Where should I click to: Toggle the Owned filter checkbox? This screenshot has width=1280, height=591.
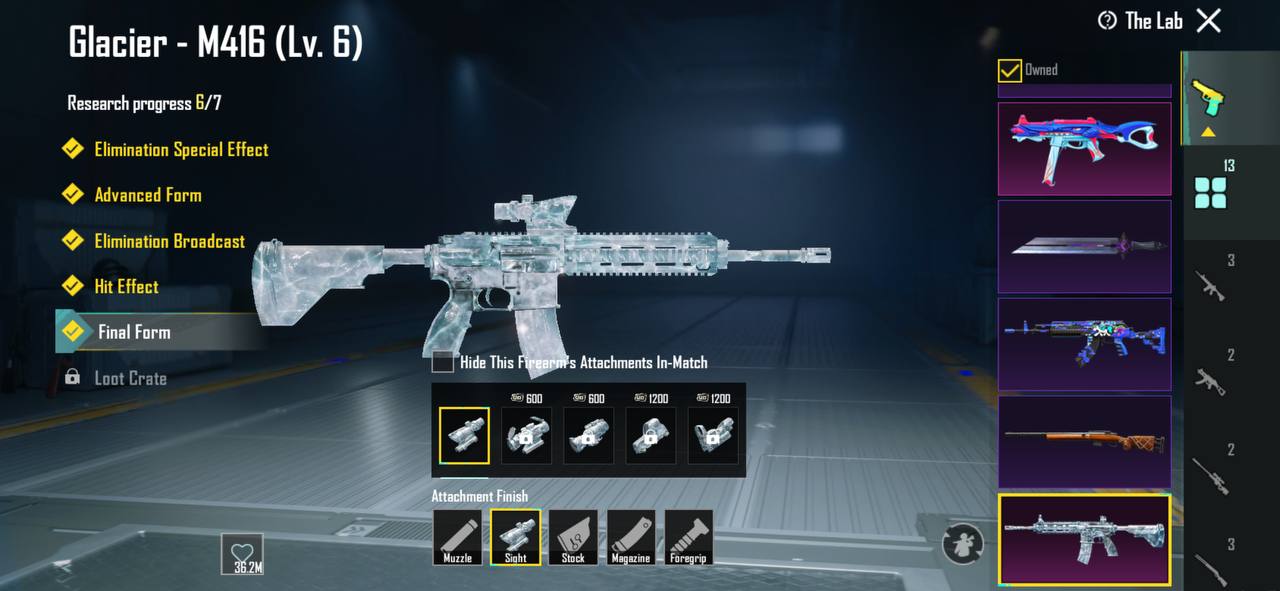pos(1010,70)
